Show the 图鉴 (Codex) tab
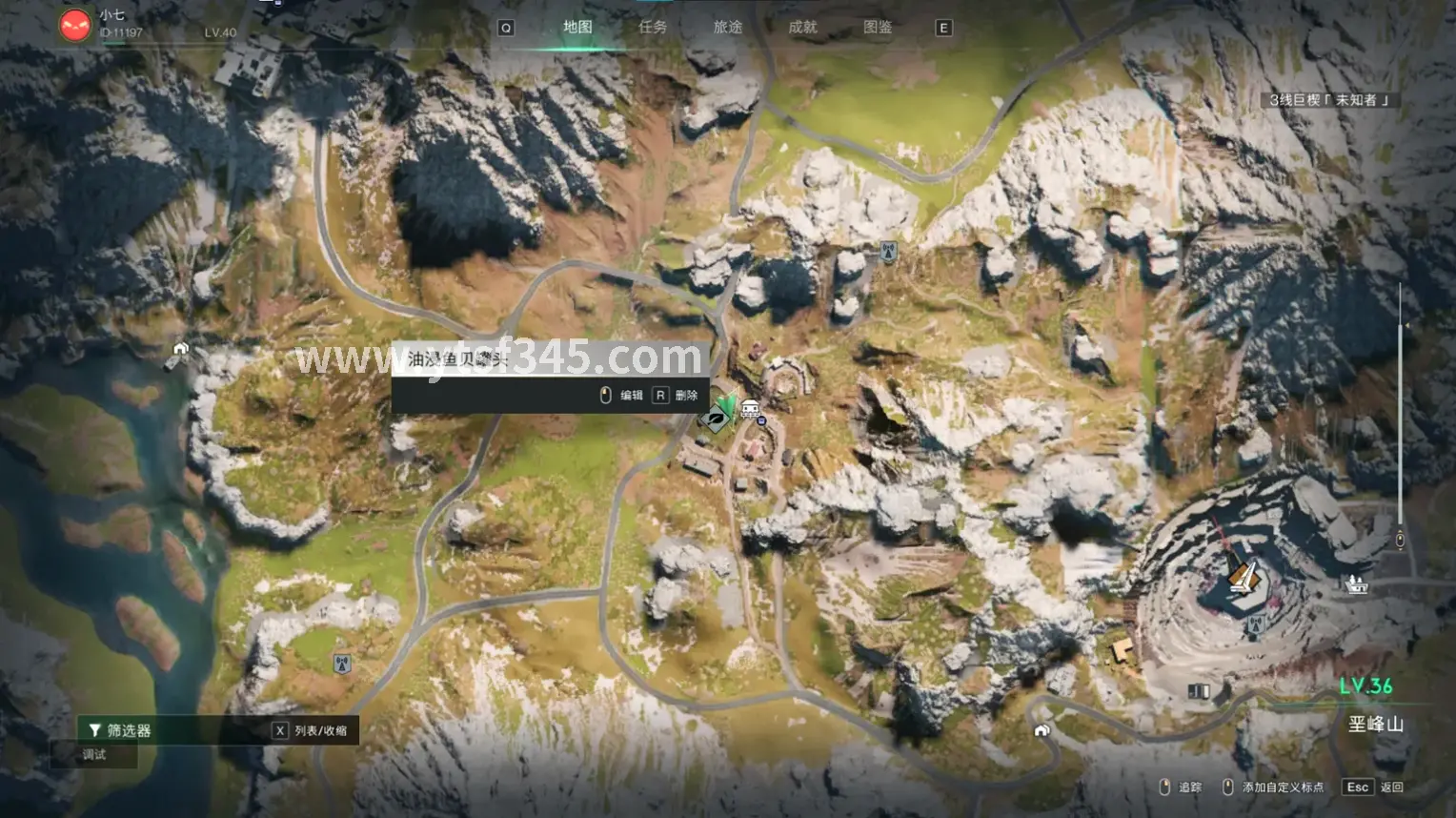The height and width of the screenshot is (818, 1456). click(878, 28)
